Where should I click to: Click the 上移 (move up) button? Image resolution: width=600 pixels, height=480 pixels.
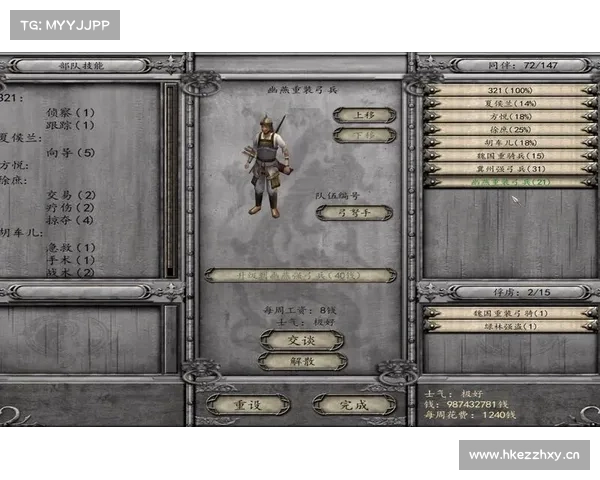point(364,115)
